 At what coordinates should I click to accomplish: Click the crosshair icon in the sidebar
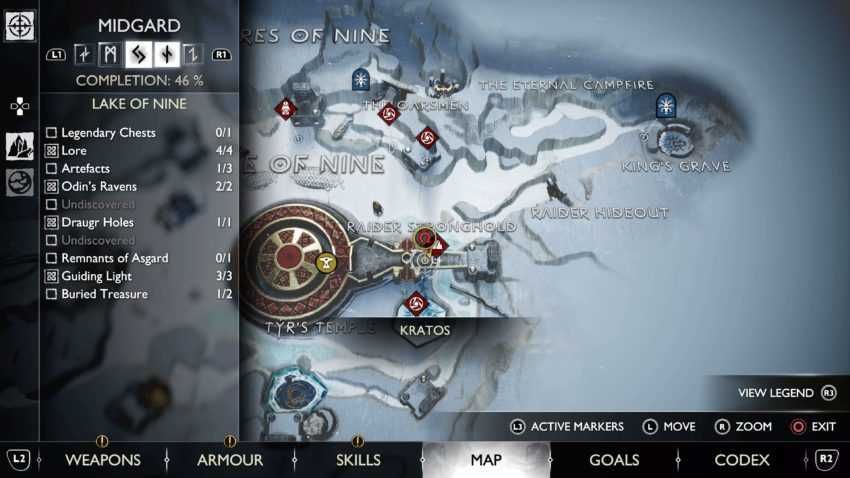point(20,25)
